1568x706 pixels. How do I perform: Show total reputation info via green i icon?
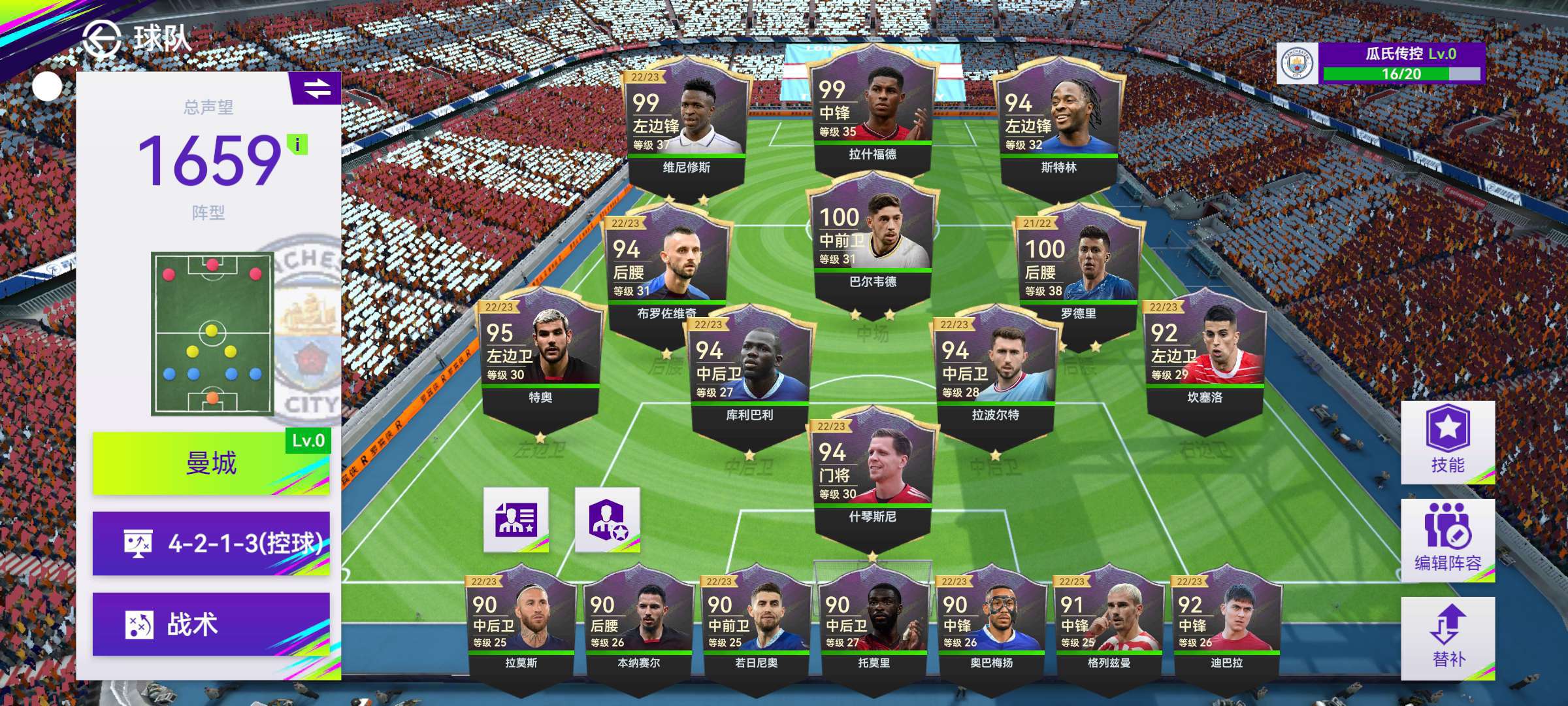pyautogui.click(x=297, y=144)
